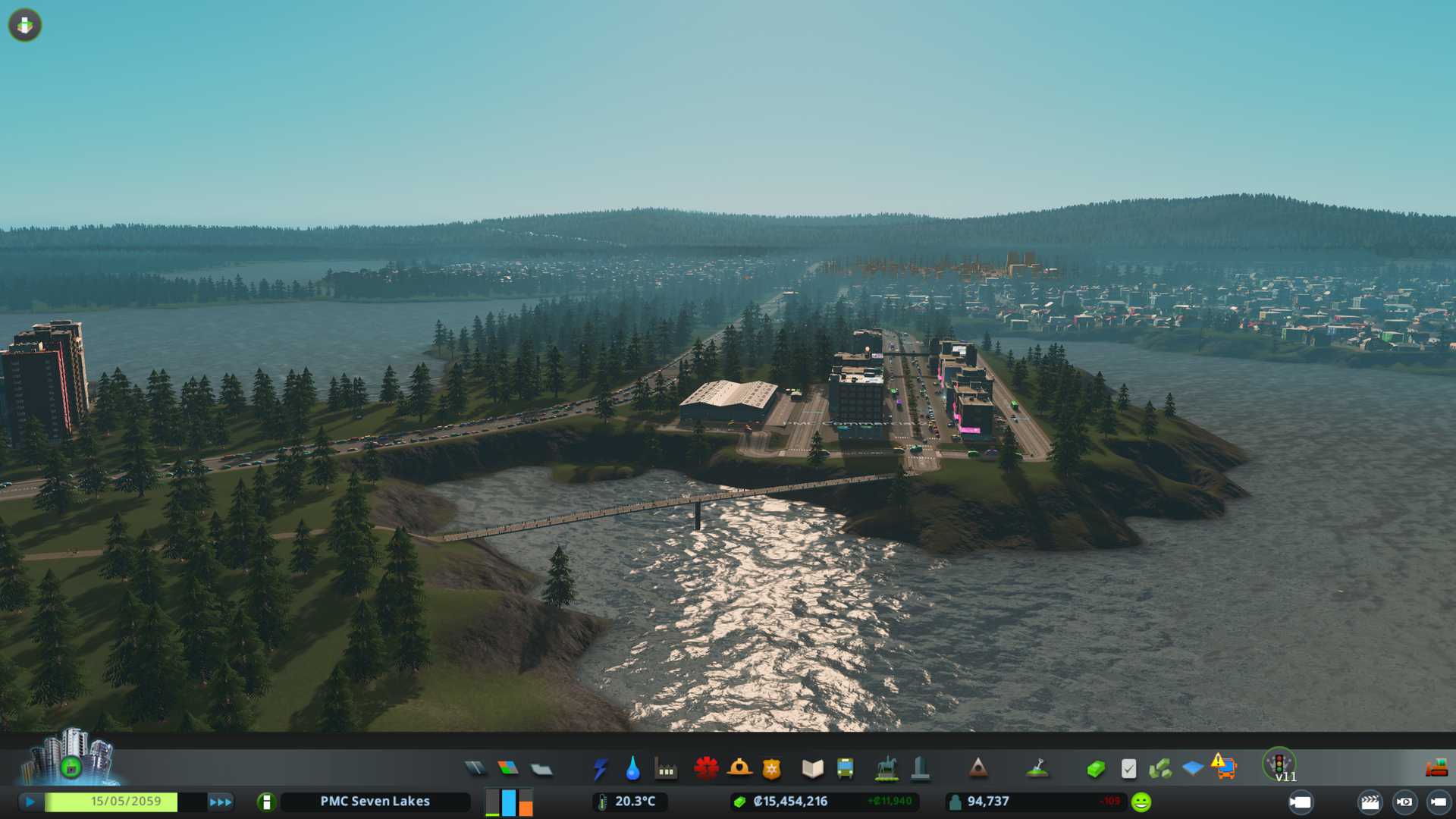The width and height of the screenshot is (1456, 819).
Task: Open the Policies checkmark panel
Action: click(1128, 769)
